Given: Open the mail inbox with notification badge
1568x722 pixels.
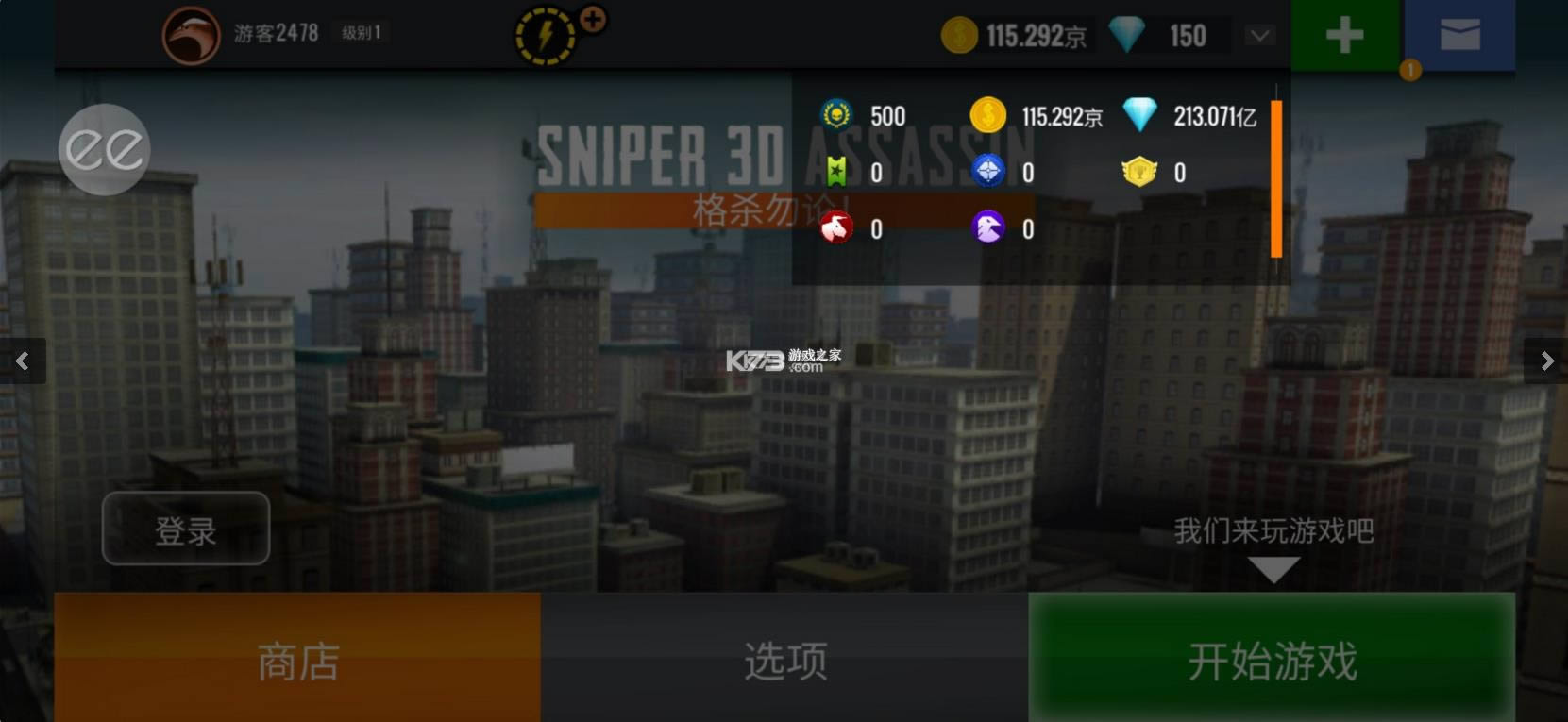Looking at the screenshot, I should click(1461, 35).
